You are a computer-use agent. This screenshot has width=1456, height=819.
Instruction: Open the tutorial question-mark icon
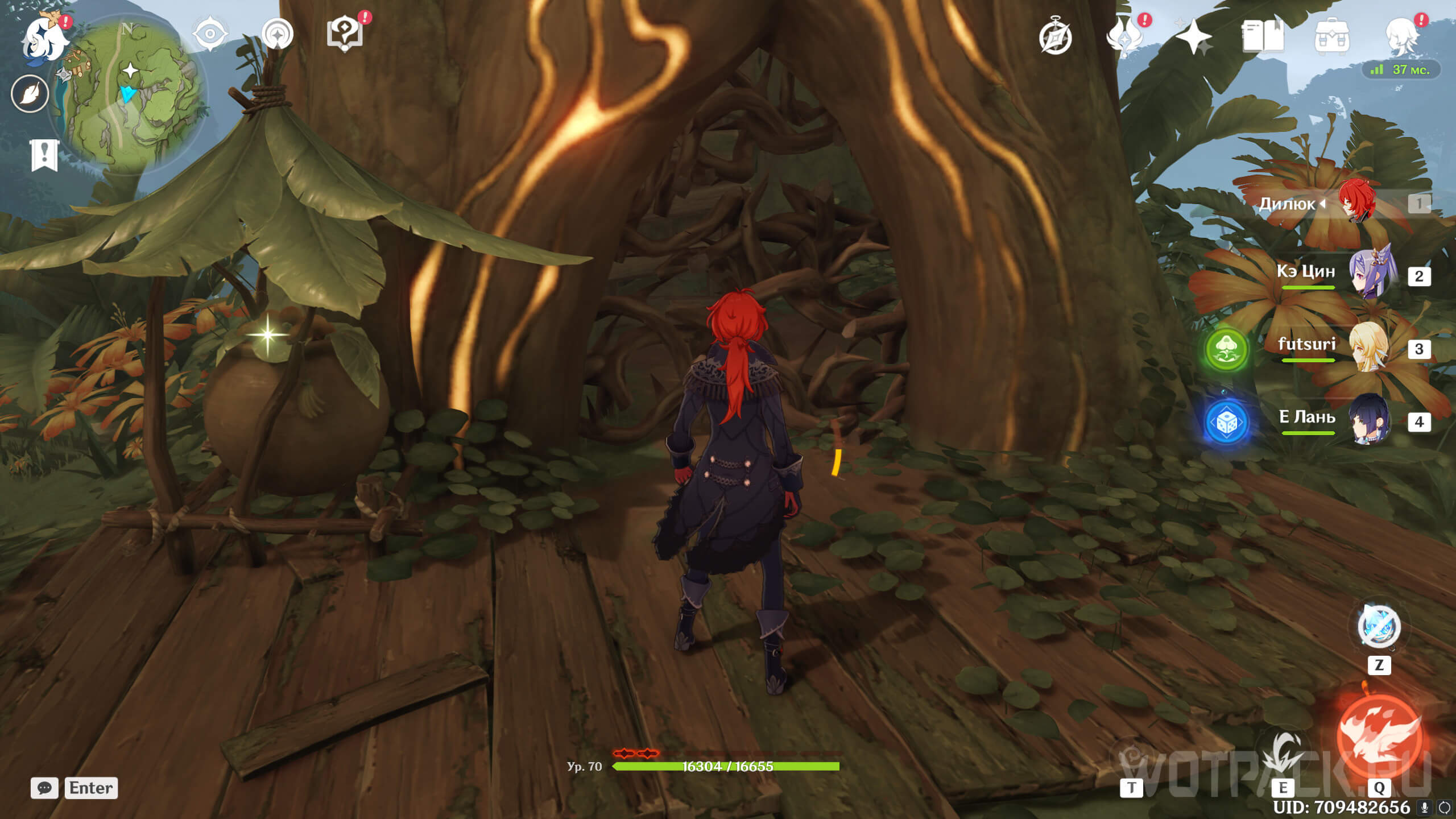345,34
